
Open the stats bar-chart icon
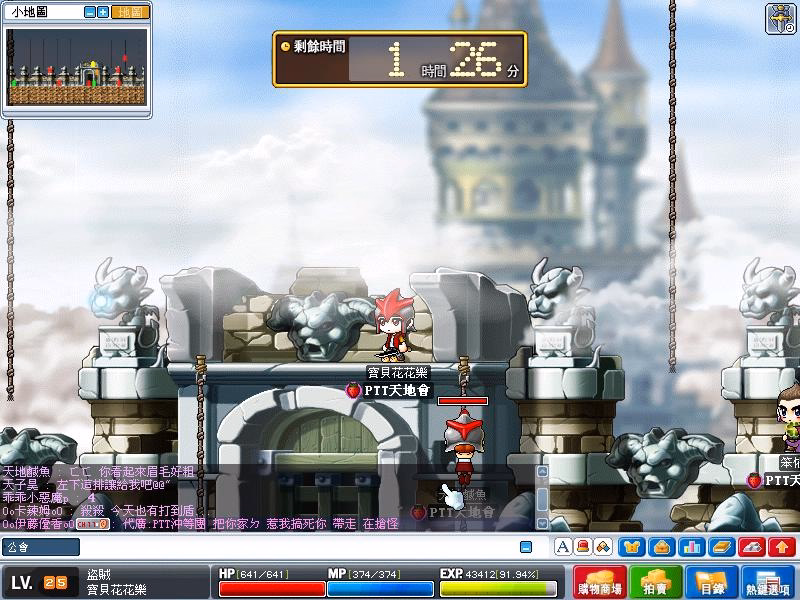(691, 547)
